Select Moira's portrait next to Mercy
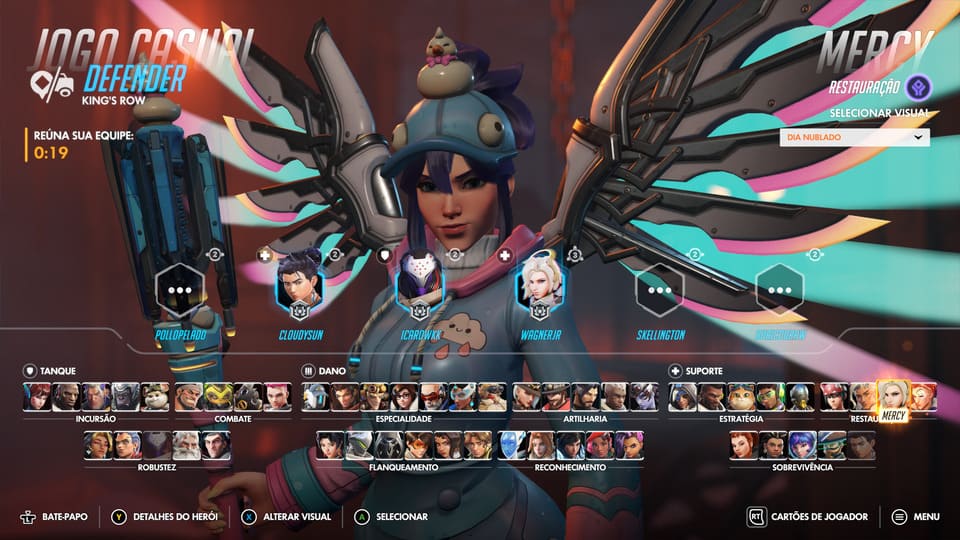Image resolution: width=960 pixels, height=540 pixels. coord(923,397)
